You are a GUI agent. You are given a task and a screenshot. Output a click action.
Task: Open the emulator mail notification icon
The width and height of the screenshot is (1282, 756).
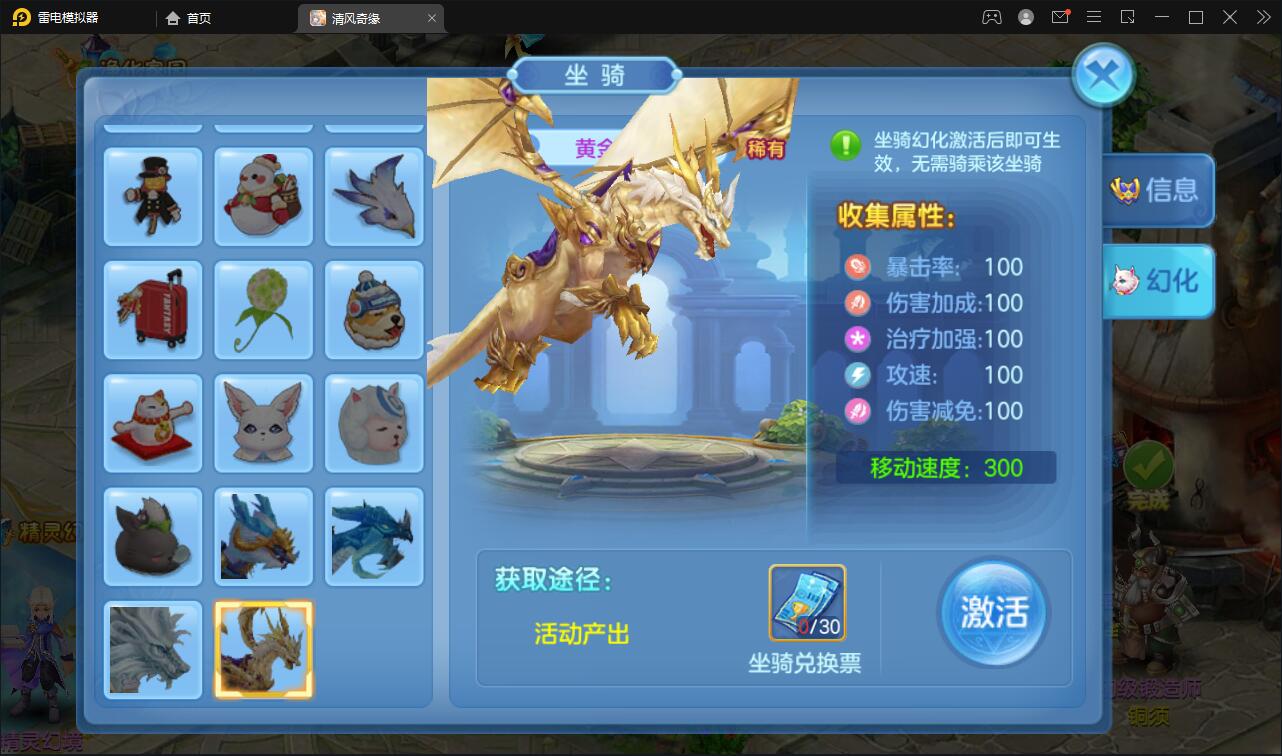click(1060, 17)
